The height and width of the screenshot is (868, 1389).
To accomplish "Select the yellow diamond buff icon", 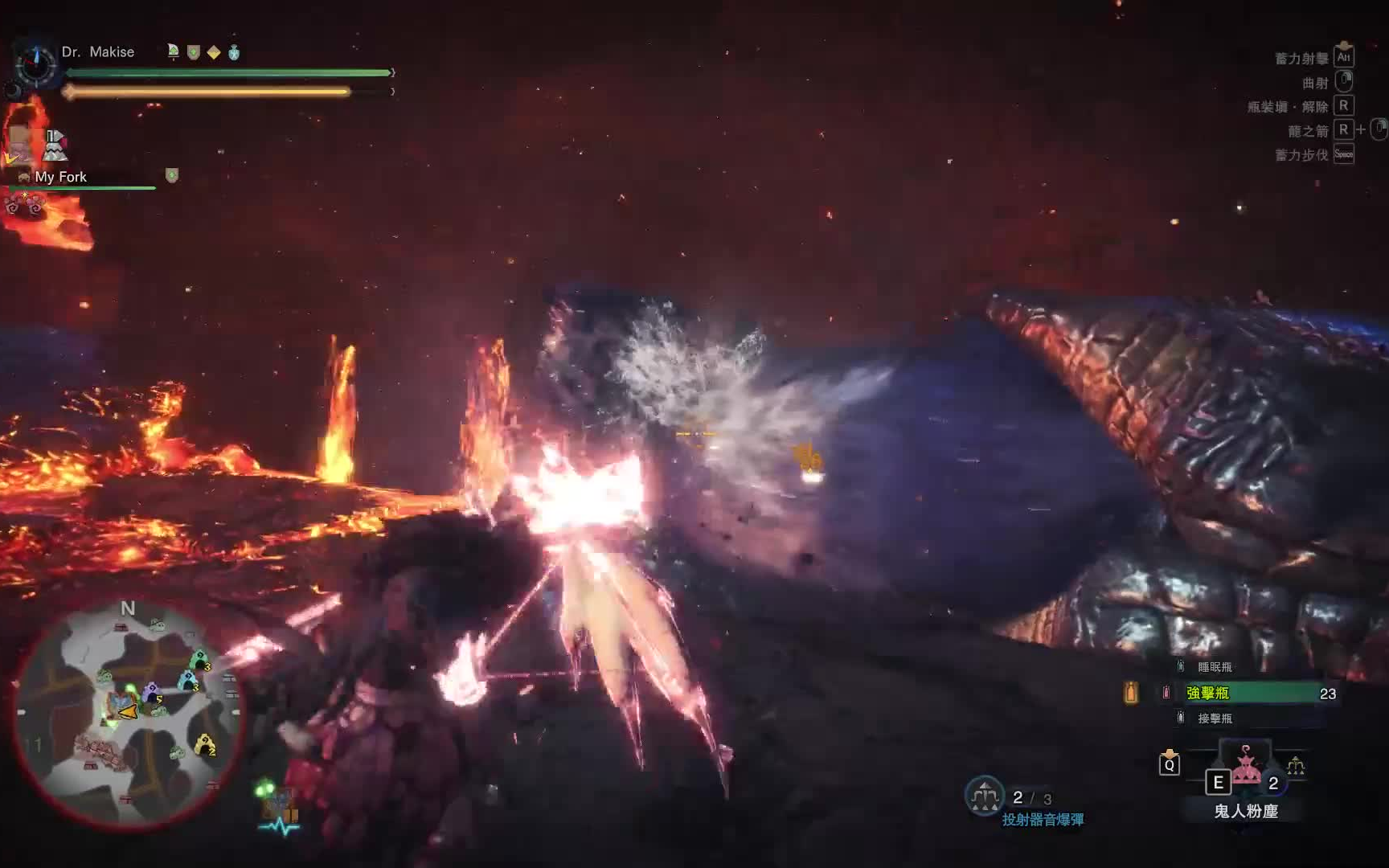I will (214, 52).
